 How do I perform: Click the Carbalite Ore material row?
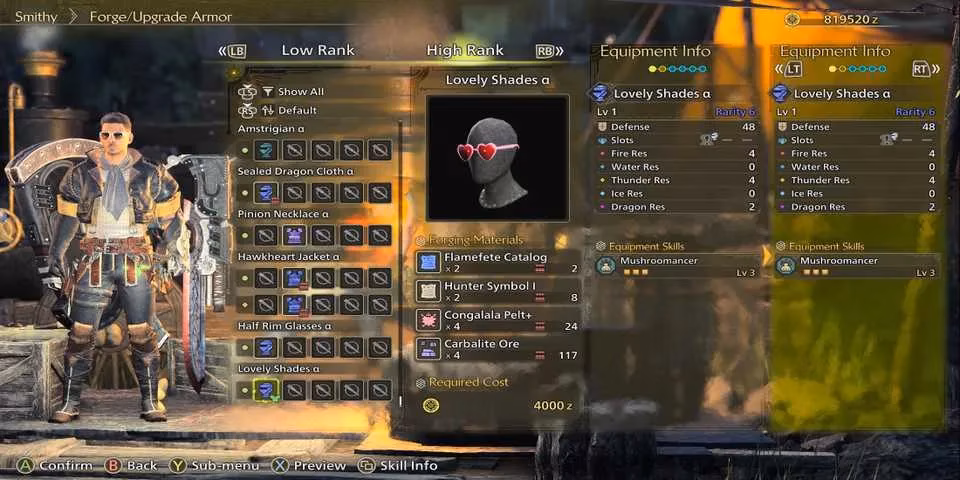click(x=497, y=349)
